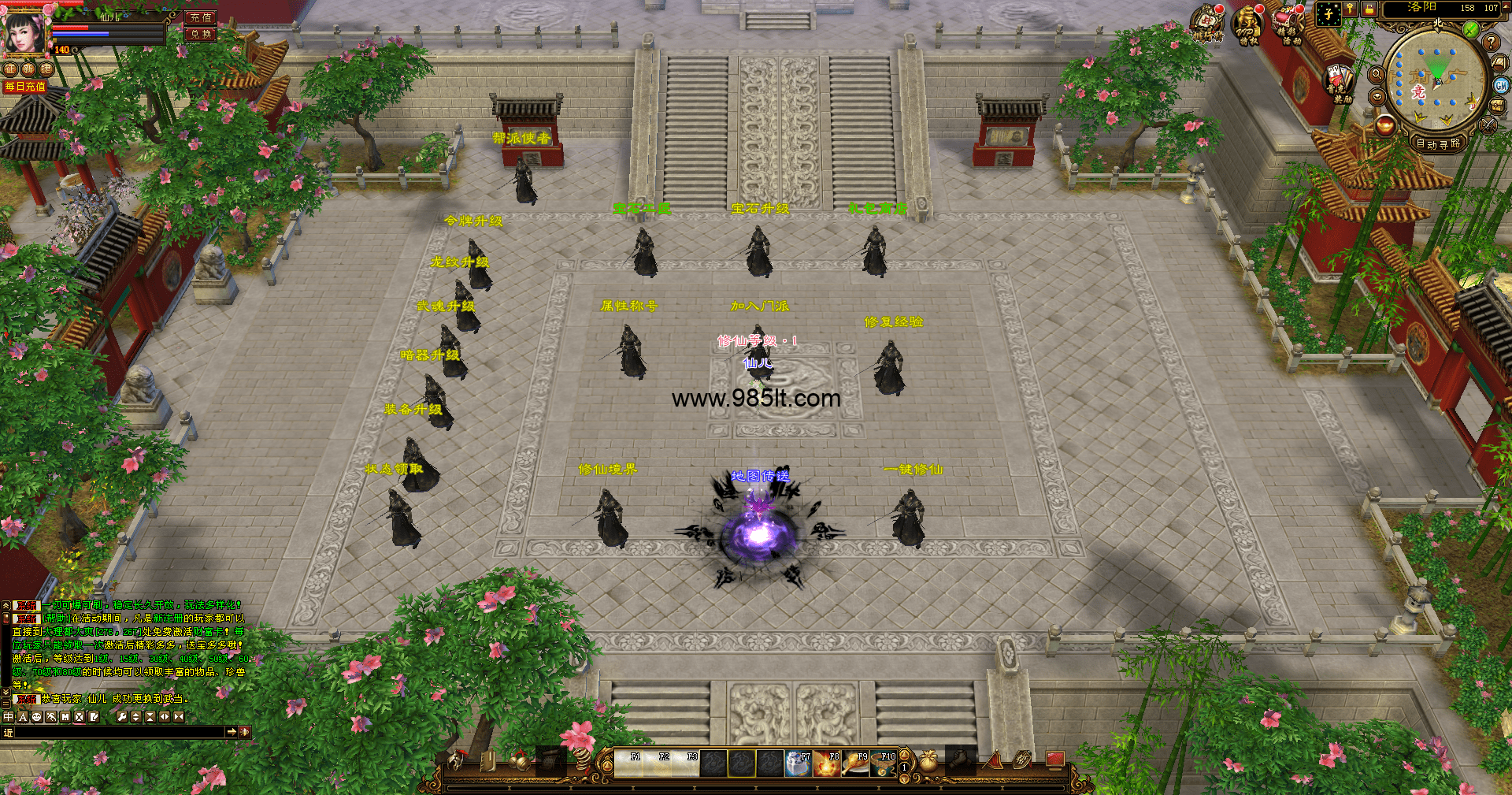1512x795 pixels.
Task: Click the 兑换 exchange button
Action: click(201, 34)
